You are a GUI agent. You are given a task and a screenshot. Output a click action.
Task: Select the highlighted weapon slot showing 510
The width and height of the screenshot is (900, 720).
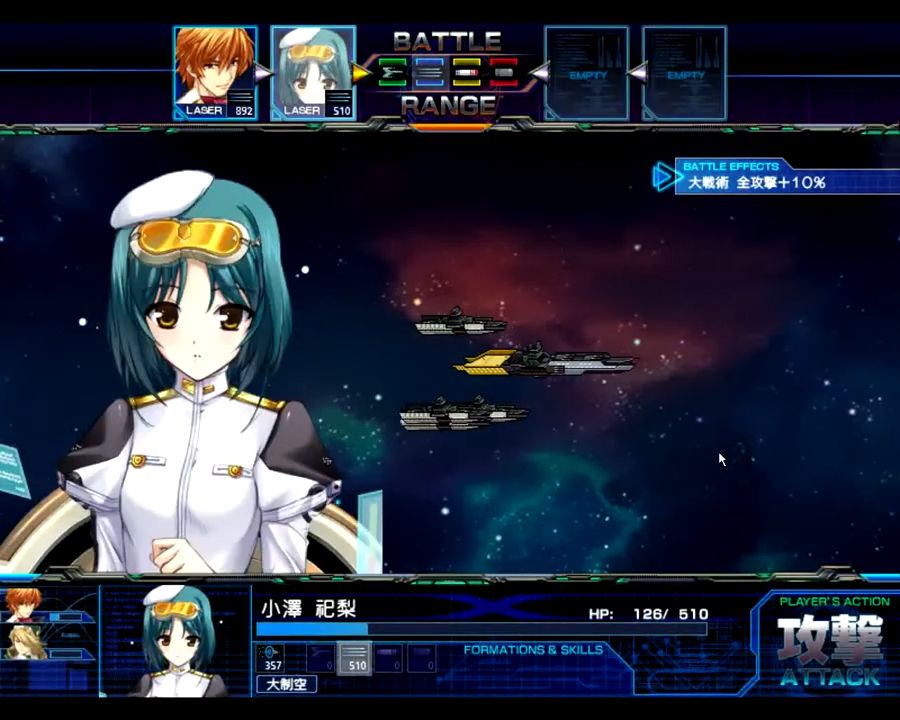pos(355,658)
